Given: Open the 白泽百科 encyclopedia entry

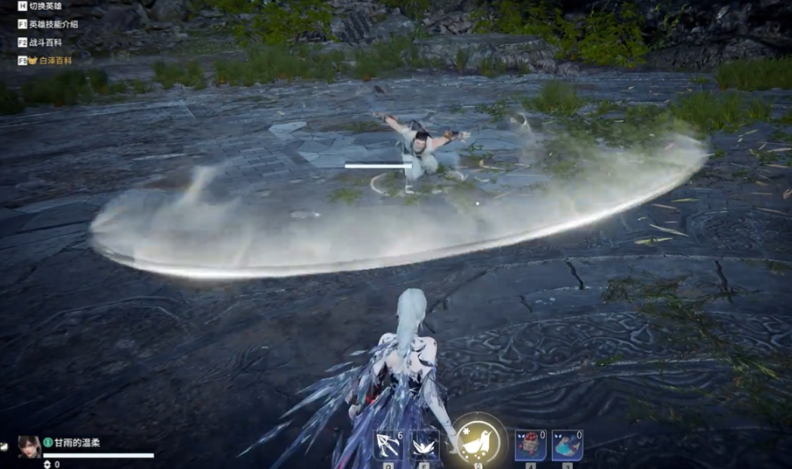Looking at the screenshot, I should click(x=52, y=60).
